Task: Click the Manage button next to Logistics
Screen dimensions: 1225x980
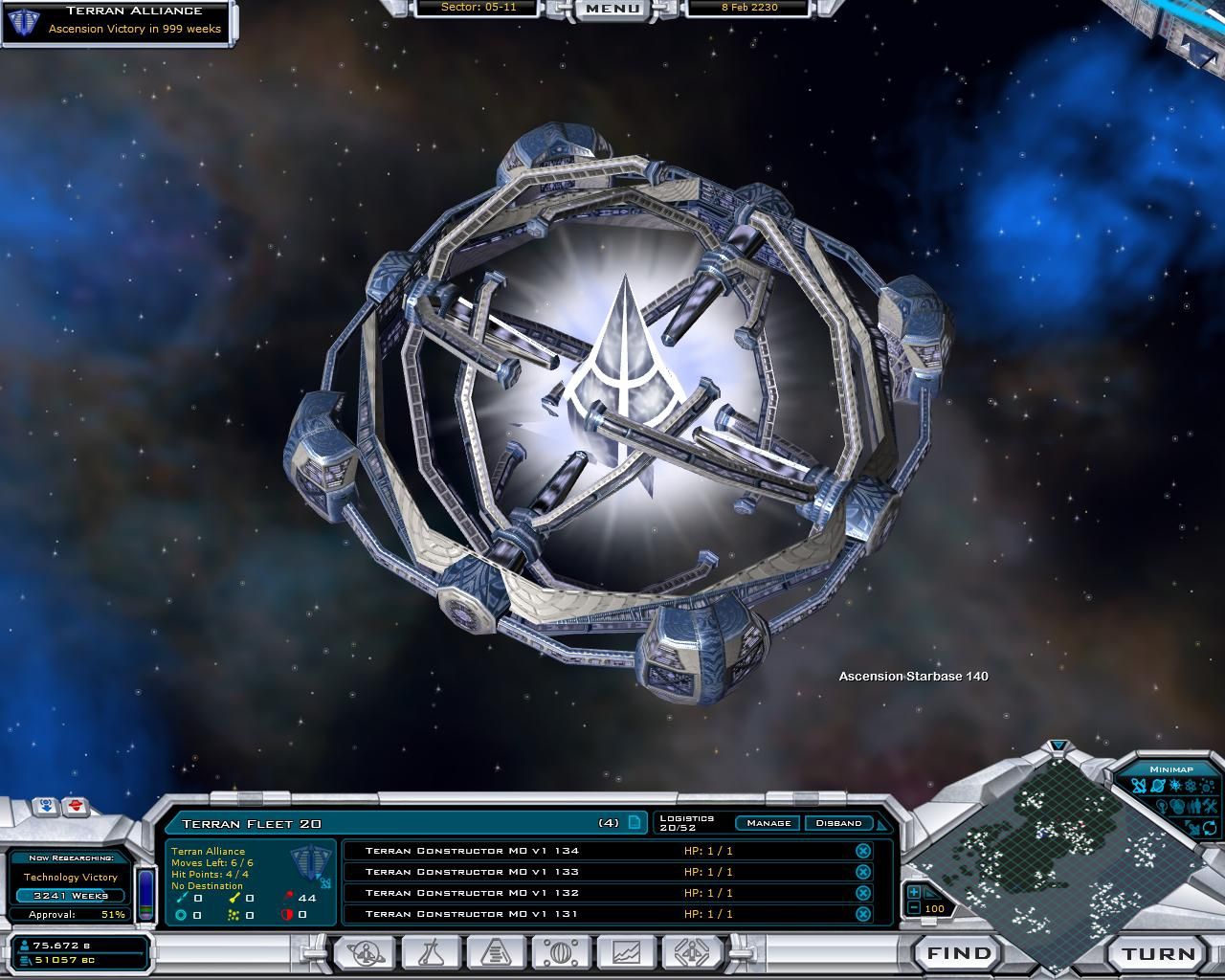Action: click(768, 823)
